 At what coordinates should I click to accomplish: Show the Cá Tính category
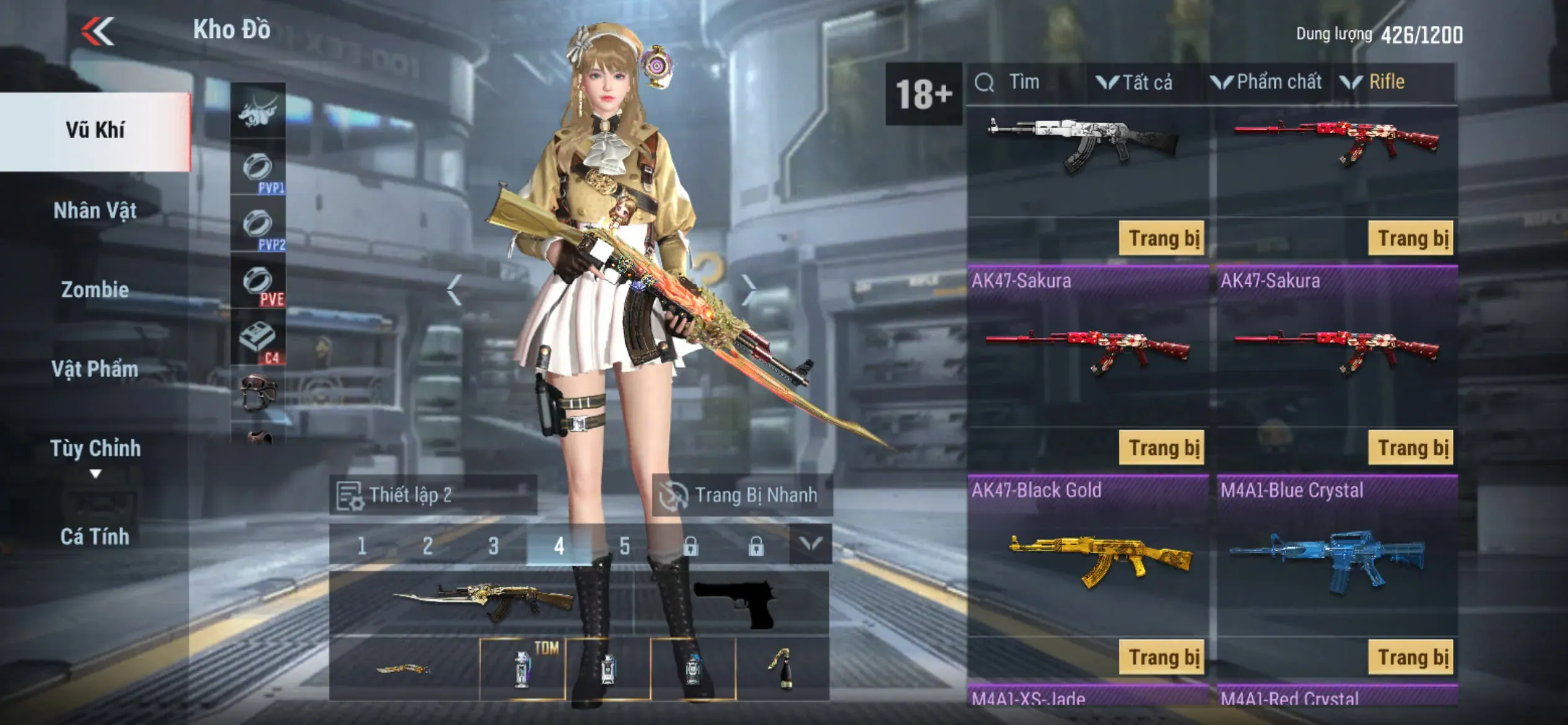(x=95, y=537)
